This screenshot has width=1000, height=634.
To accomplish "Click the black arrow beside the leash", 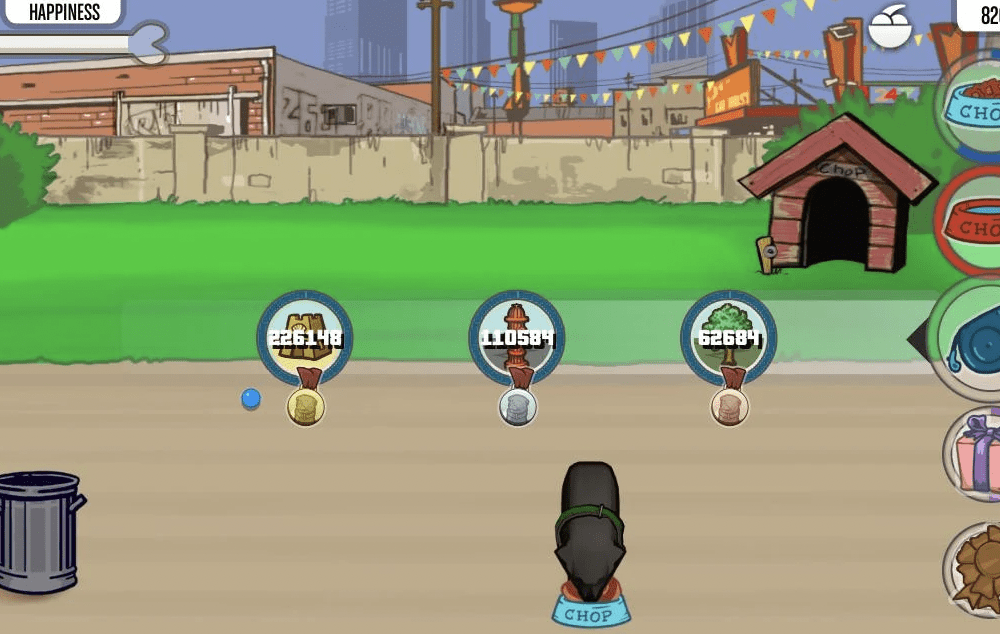I will [x=917, y=340].
